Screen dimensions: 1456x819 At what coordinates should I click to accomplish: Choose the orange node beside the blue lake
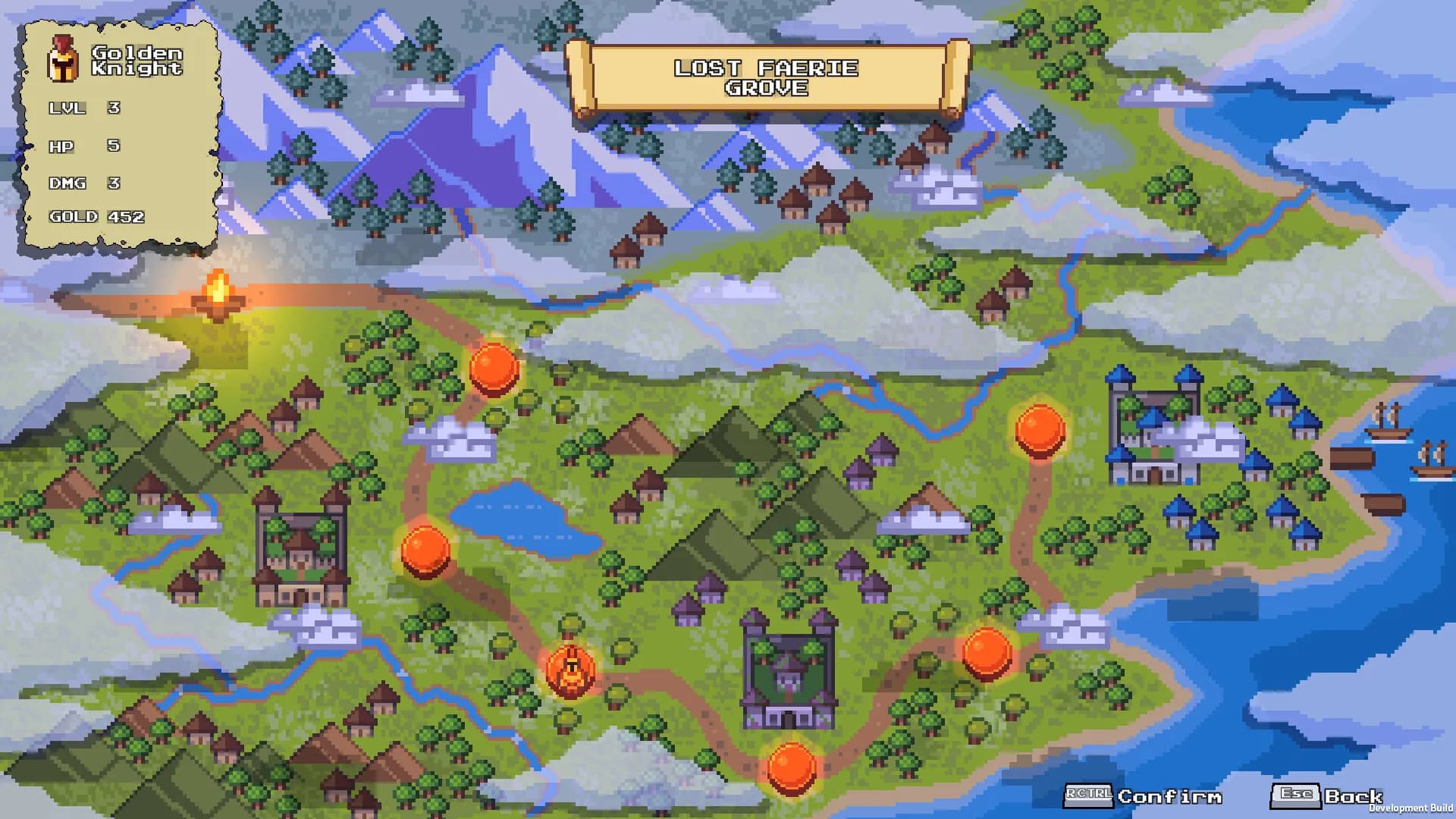click(425, 550)
